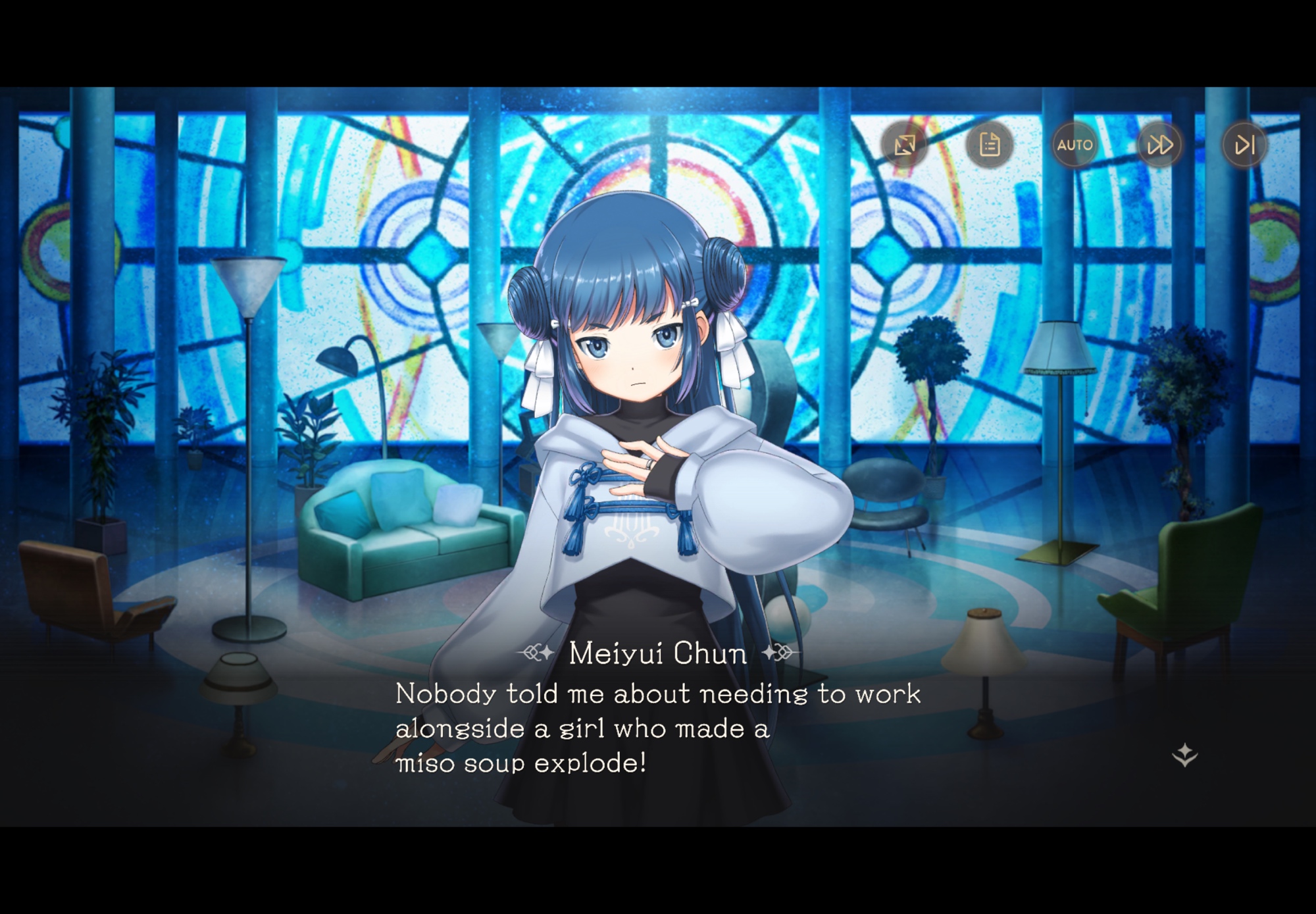
Task: Advance dialogue via the sparkle continue indicator
Action: tap(1184, 754)
